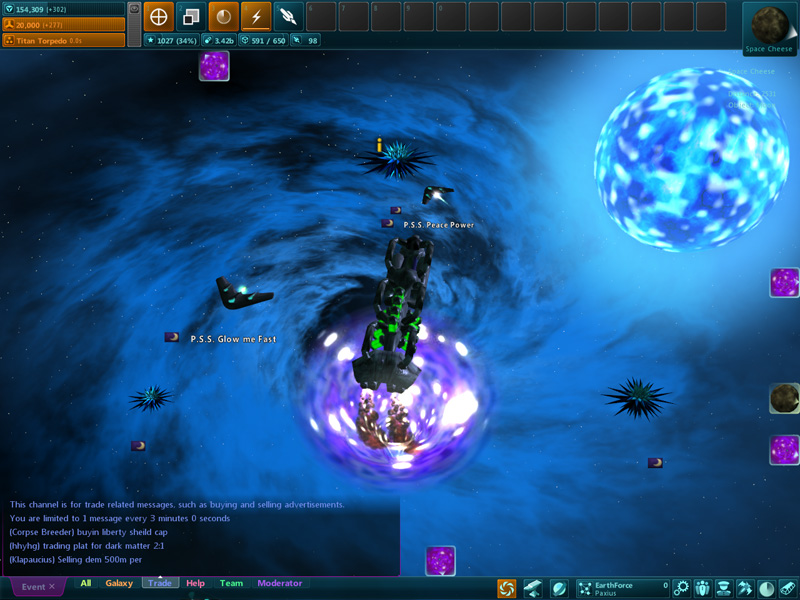Show the Team chat channel
Image resolution: width=800 pixels, height=600 pixels.
[x=231, y=583]
